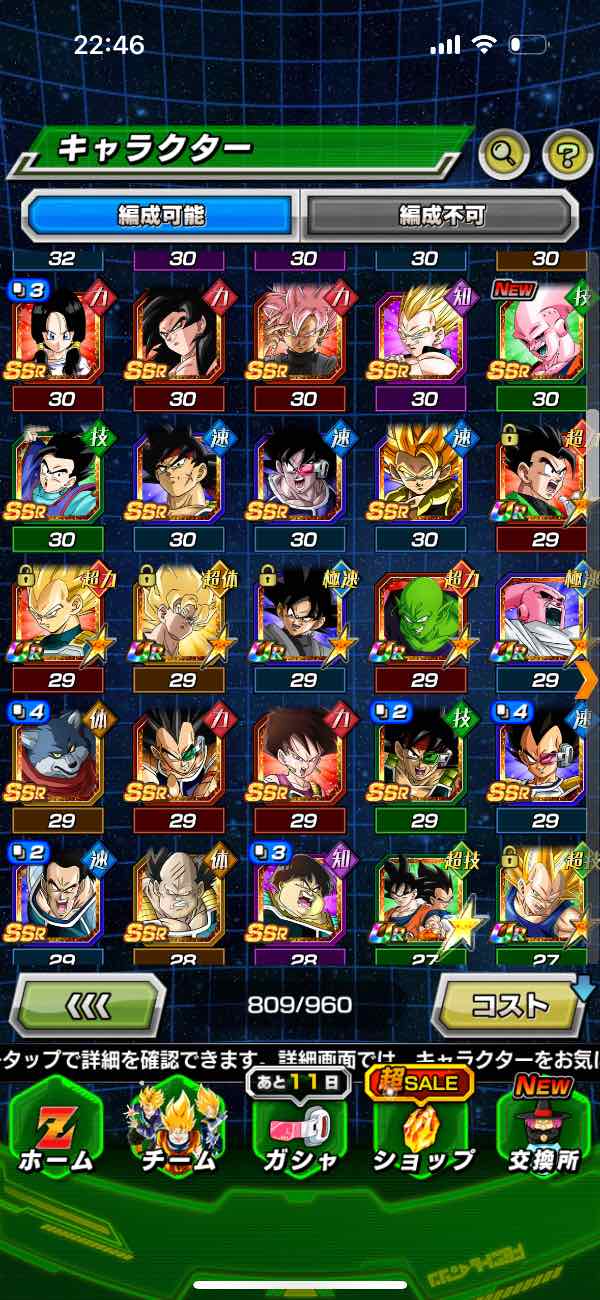The width and height of the screenshot is (600, 1300).
Task: Open the ガシャ summon menu
Action: click(300, 1130)
